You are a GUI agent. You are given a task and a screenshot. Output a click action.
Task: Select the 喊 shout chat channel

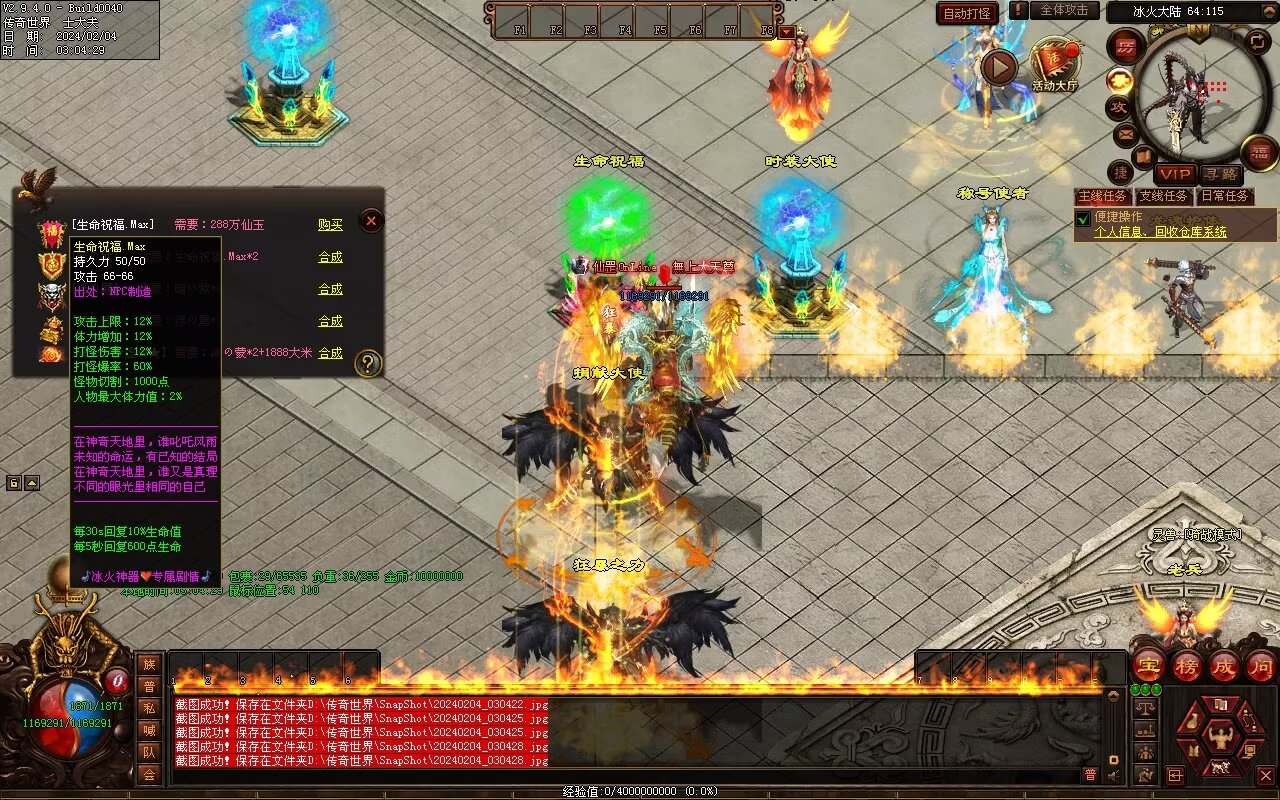pos(148,730)
